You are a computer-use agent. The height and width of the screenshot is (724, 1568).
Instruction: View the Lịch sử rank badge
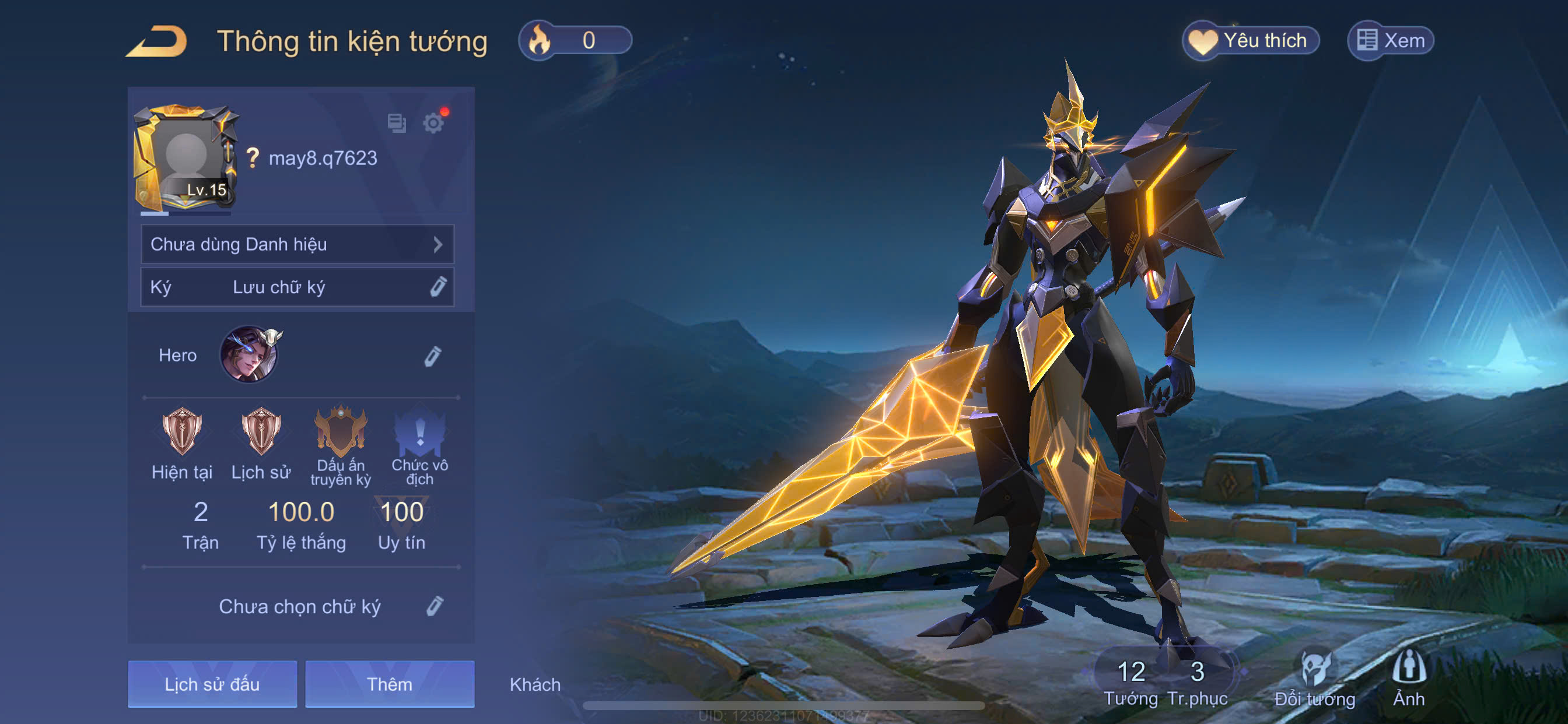261,433
